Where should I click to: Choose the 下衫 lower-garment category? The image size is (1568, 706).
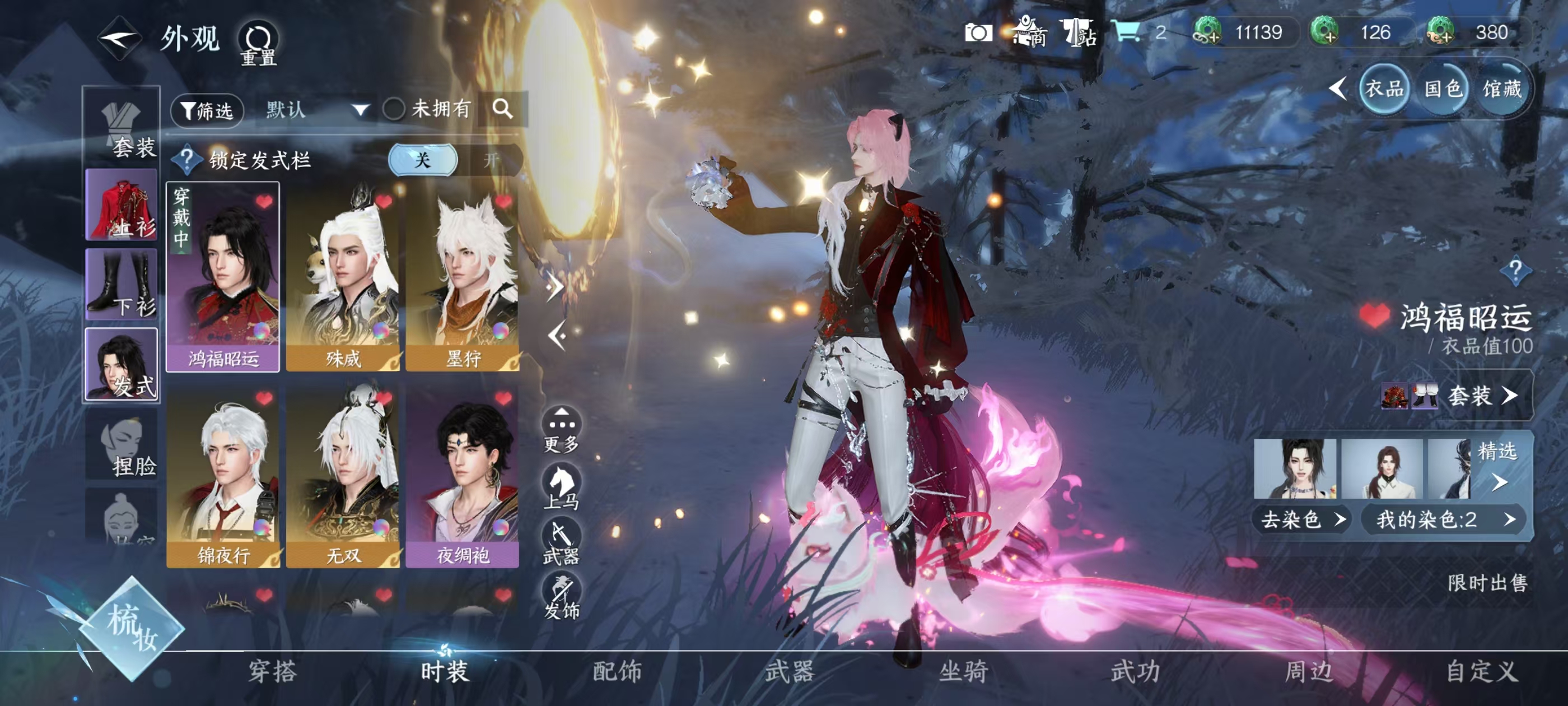click(122, 284)
